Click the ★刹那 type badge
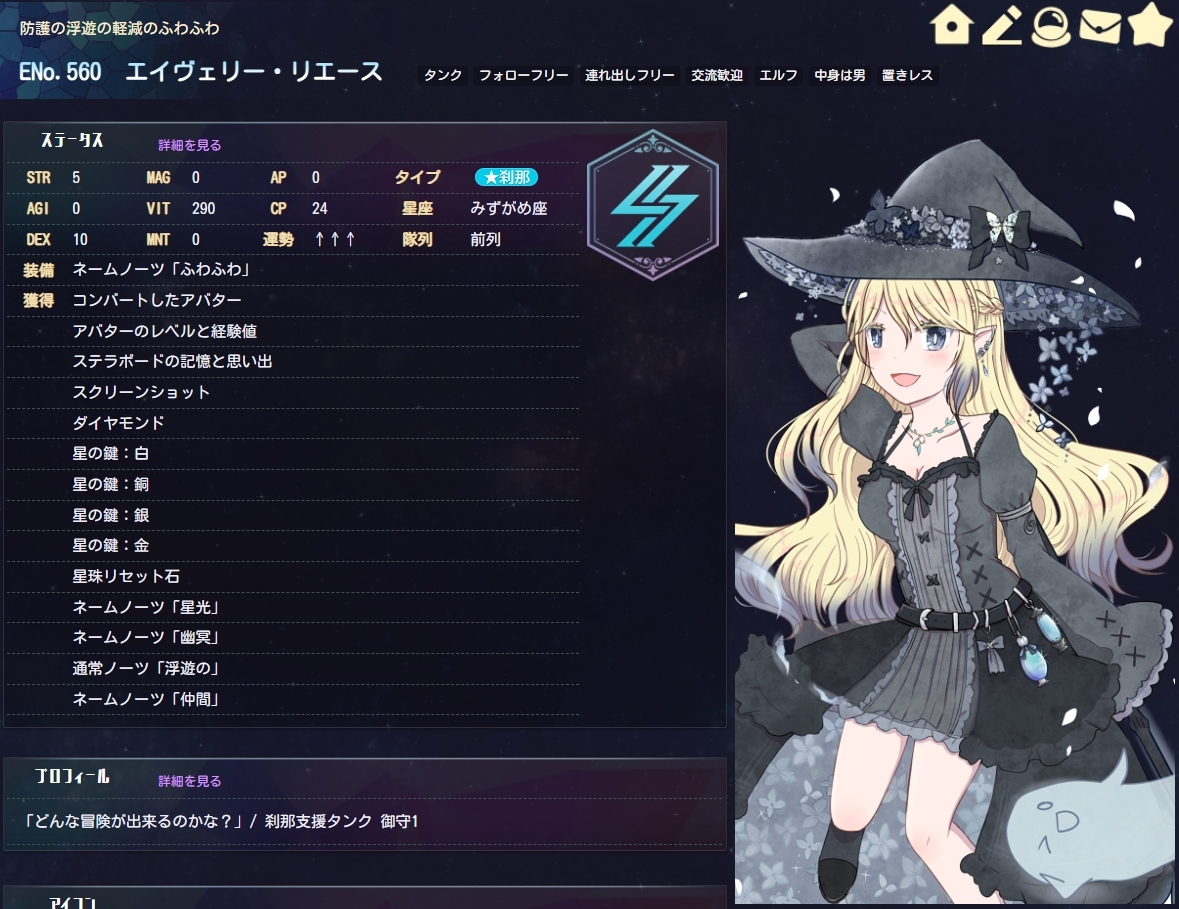The image size is (1179, 909). (x=506, y=177)
